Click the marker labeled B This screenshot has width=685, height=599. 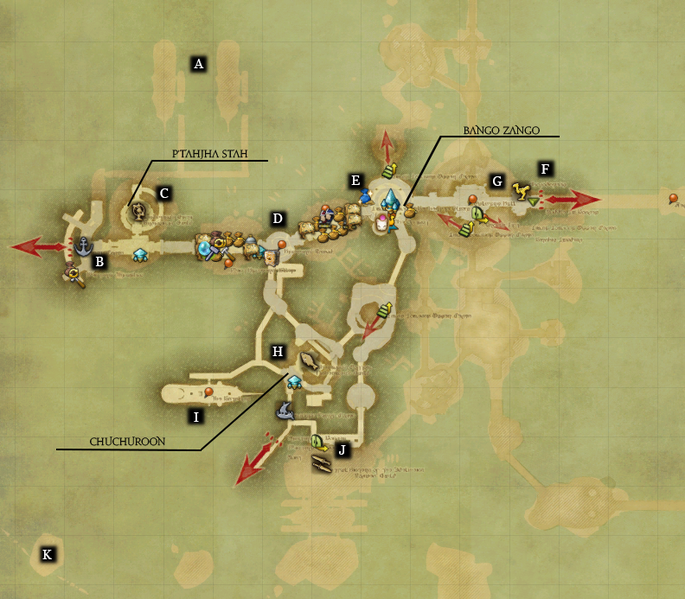pyautogui.click(x=99, y=262)
